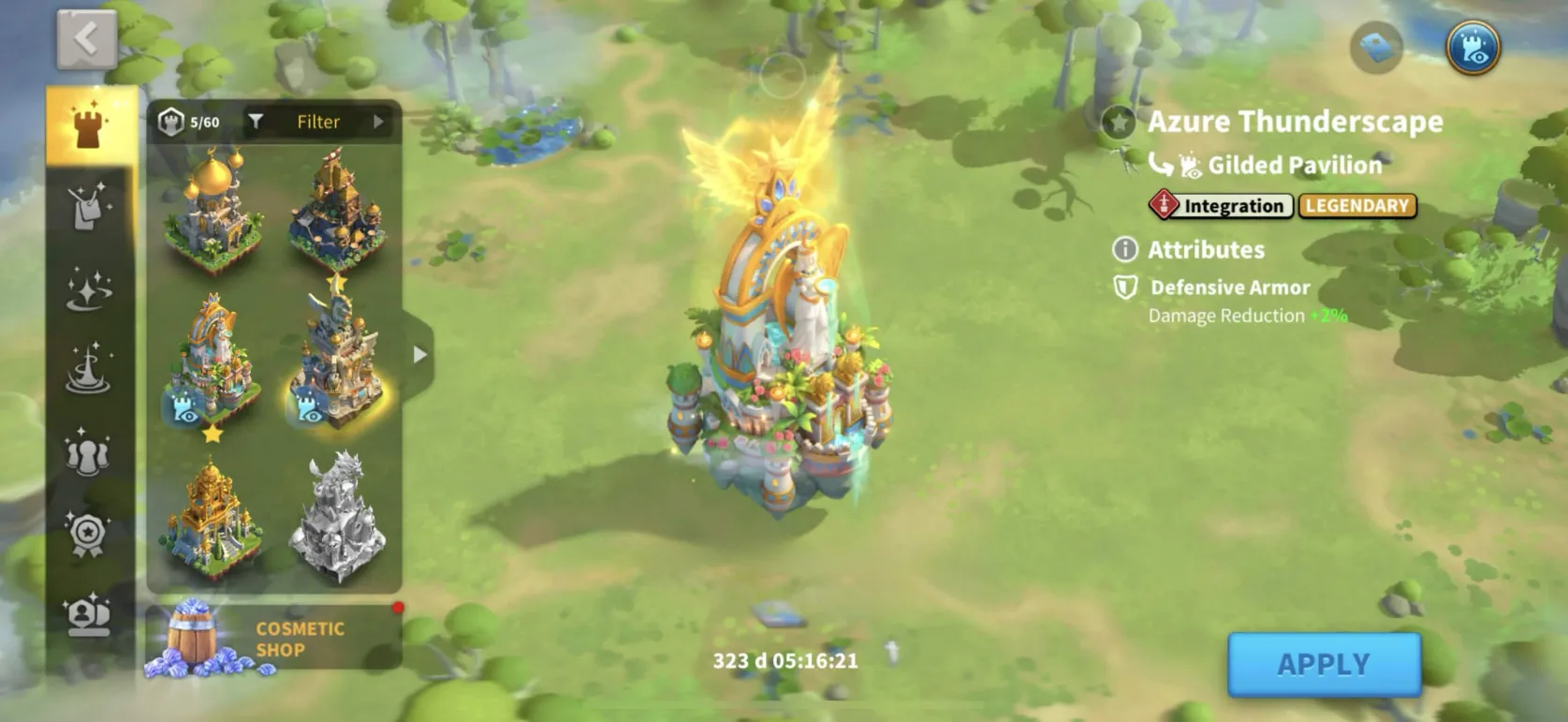This screenshot has height=722, width=1568.
Task: Open the Filter dropdown
Action: 317,122
